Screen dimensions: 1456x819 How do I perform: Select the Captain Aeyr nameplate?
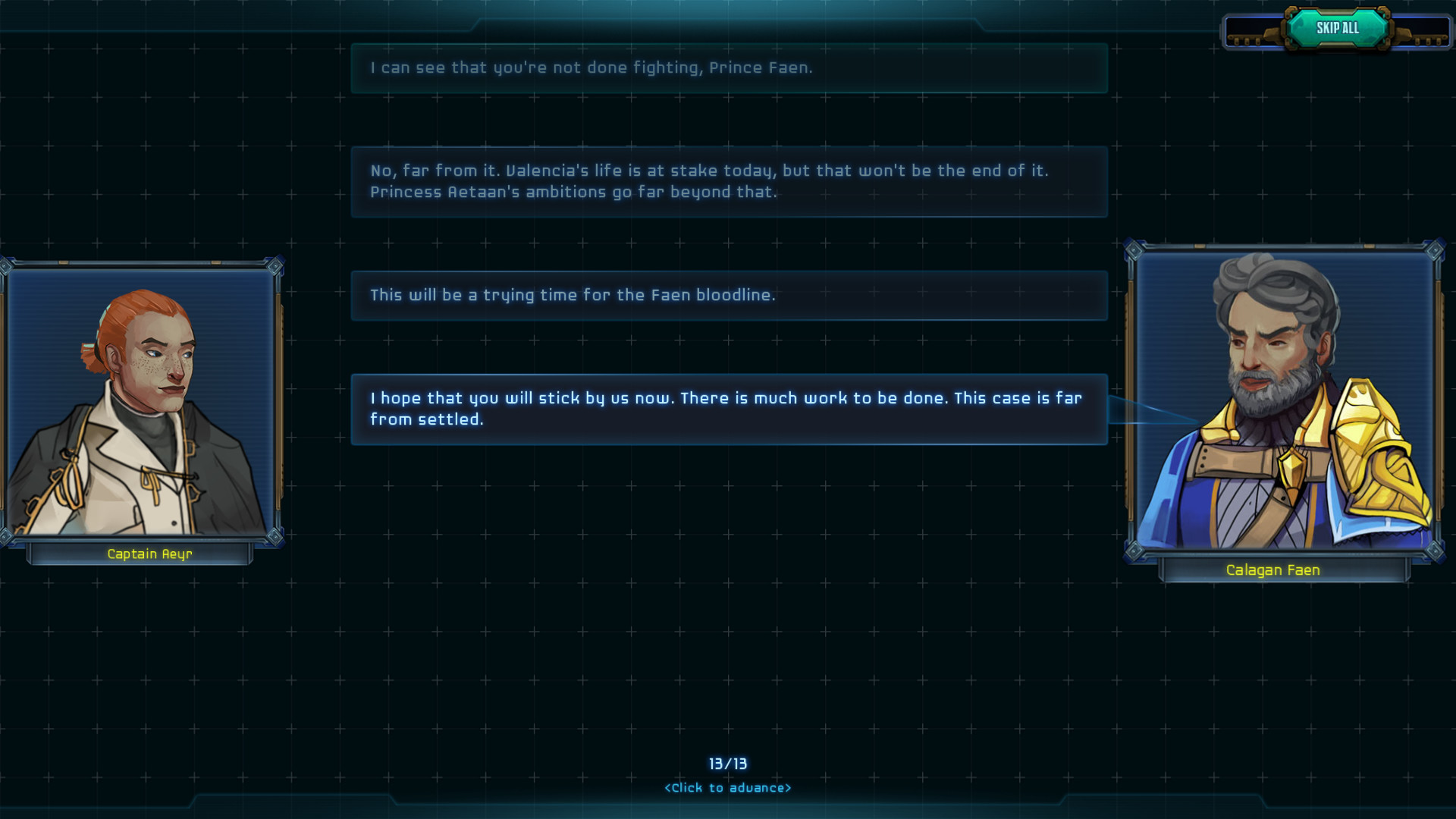(149, 554)
